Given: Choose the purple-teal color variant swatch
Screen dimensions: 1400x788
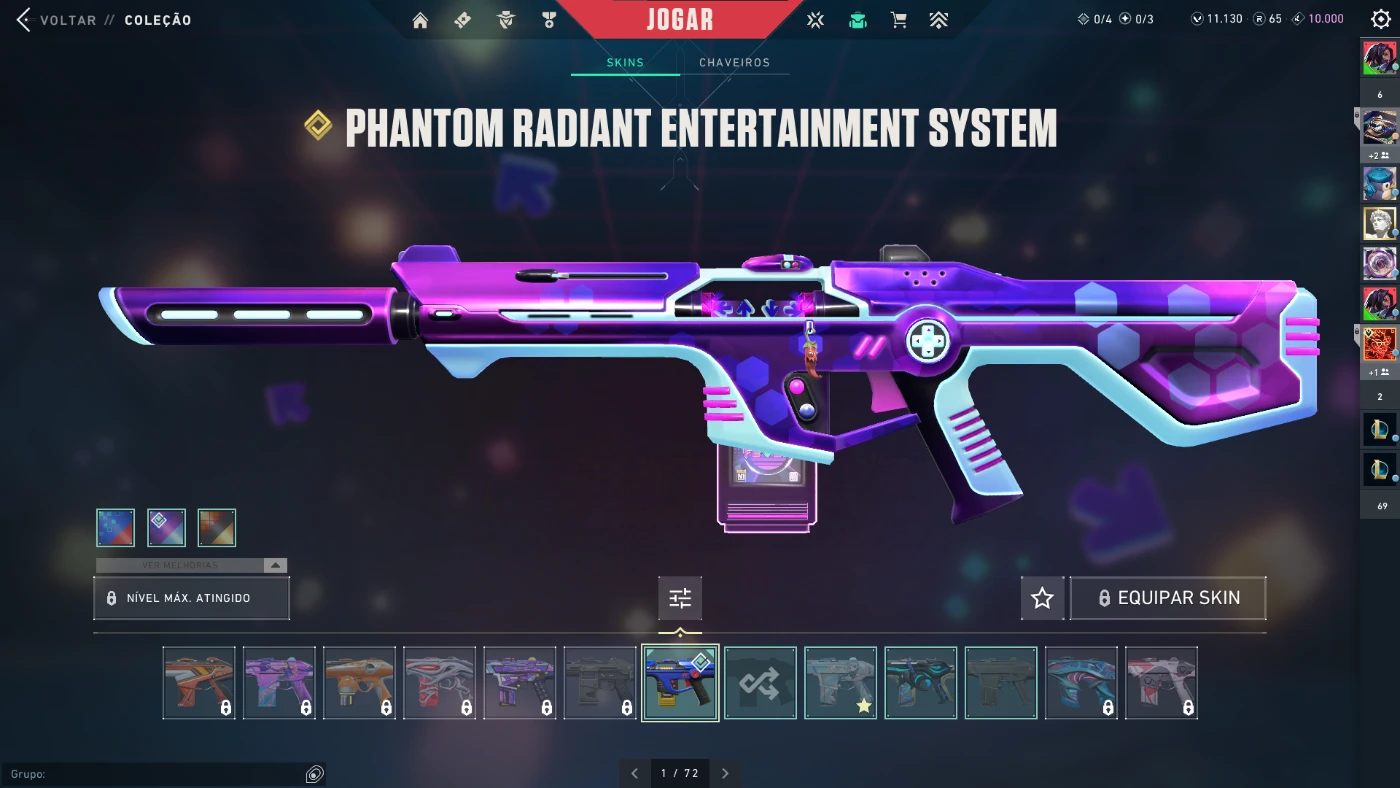Looking at the screenshot, I should coord(166,527).
